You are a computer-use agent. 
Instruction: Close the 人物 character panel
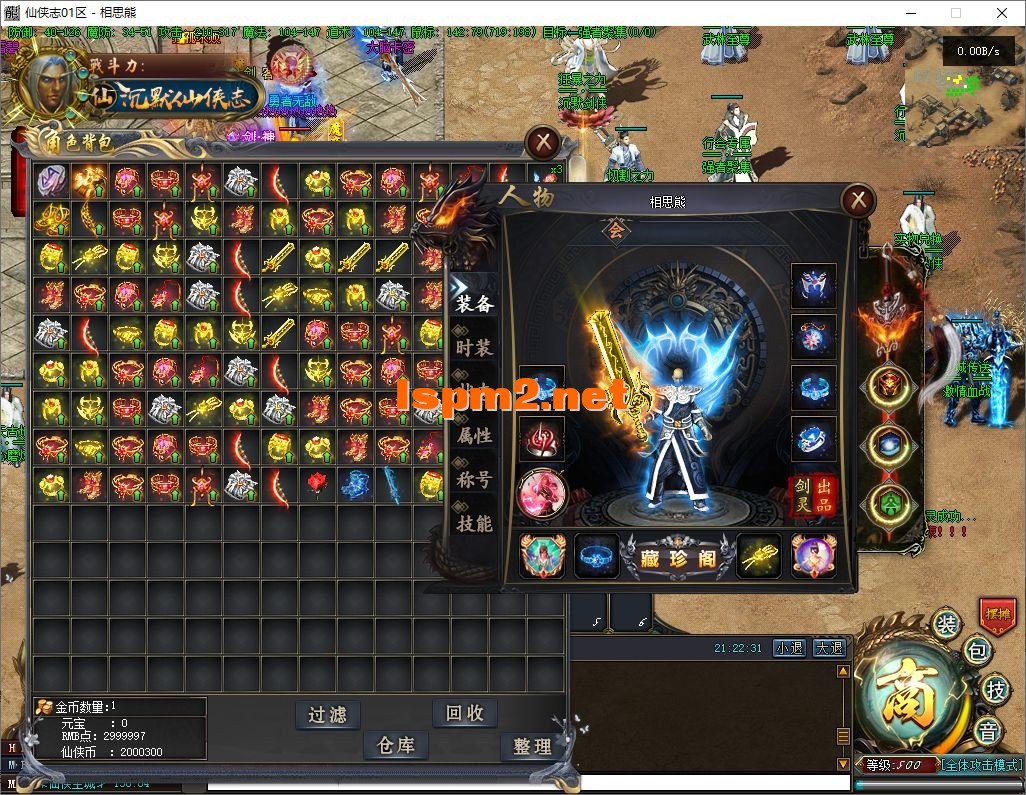(857, 201)
